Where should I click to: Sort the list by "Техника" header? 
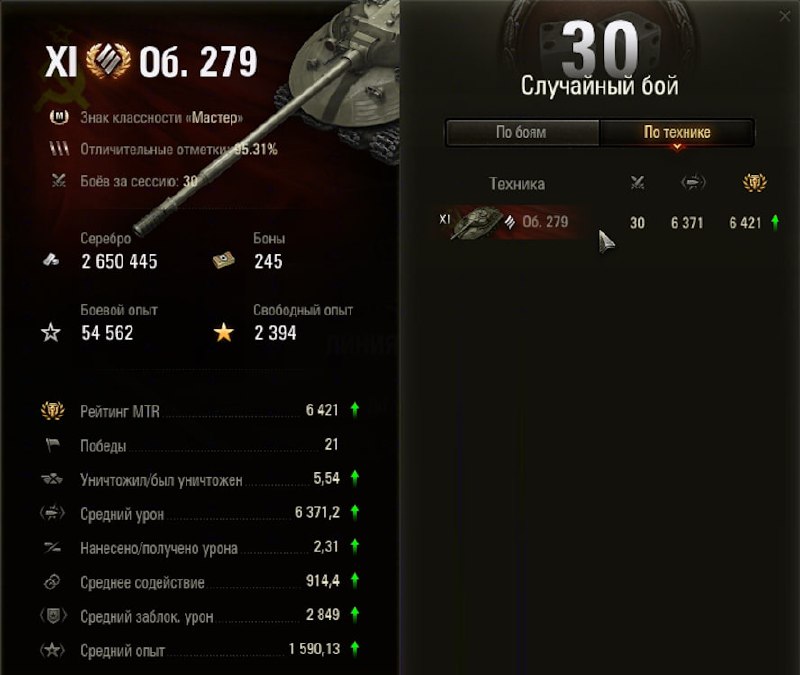[517, 184]
